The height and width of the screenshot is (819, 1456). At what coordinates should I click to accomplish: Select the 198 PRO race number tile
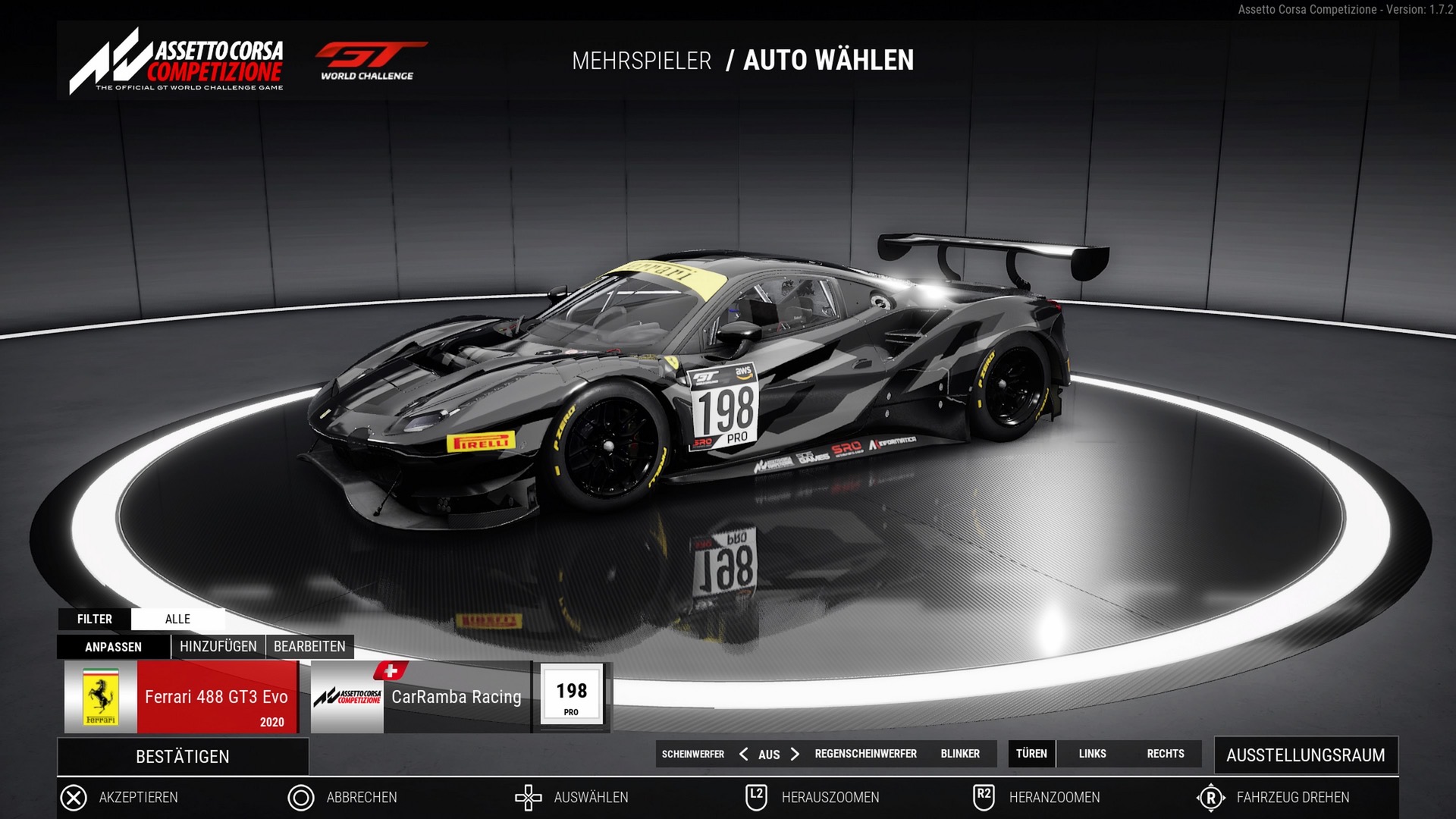pos(572,696)
